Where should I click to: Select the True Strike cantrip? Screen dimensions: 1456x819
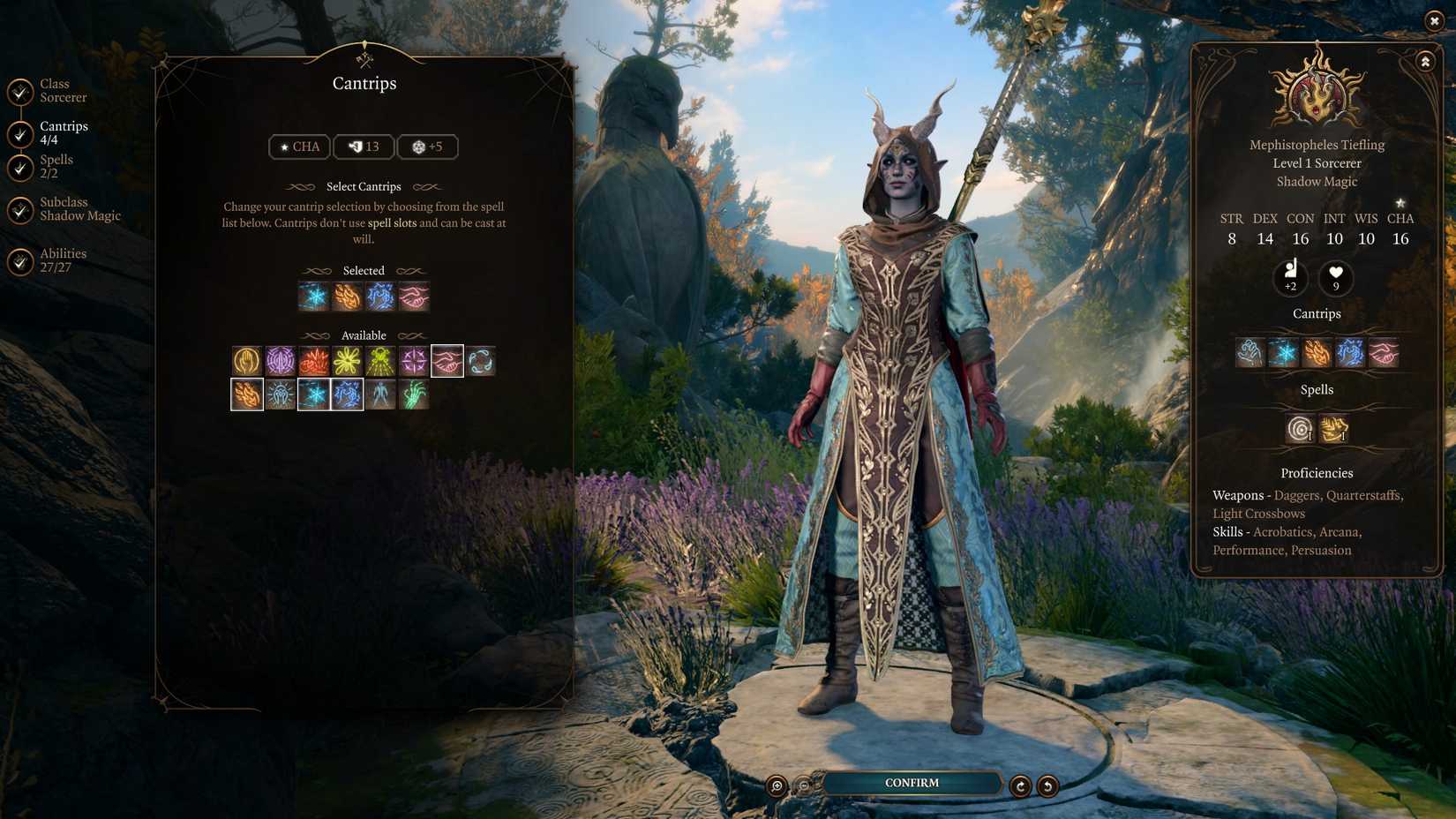(x=414, y=360)
